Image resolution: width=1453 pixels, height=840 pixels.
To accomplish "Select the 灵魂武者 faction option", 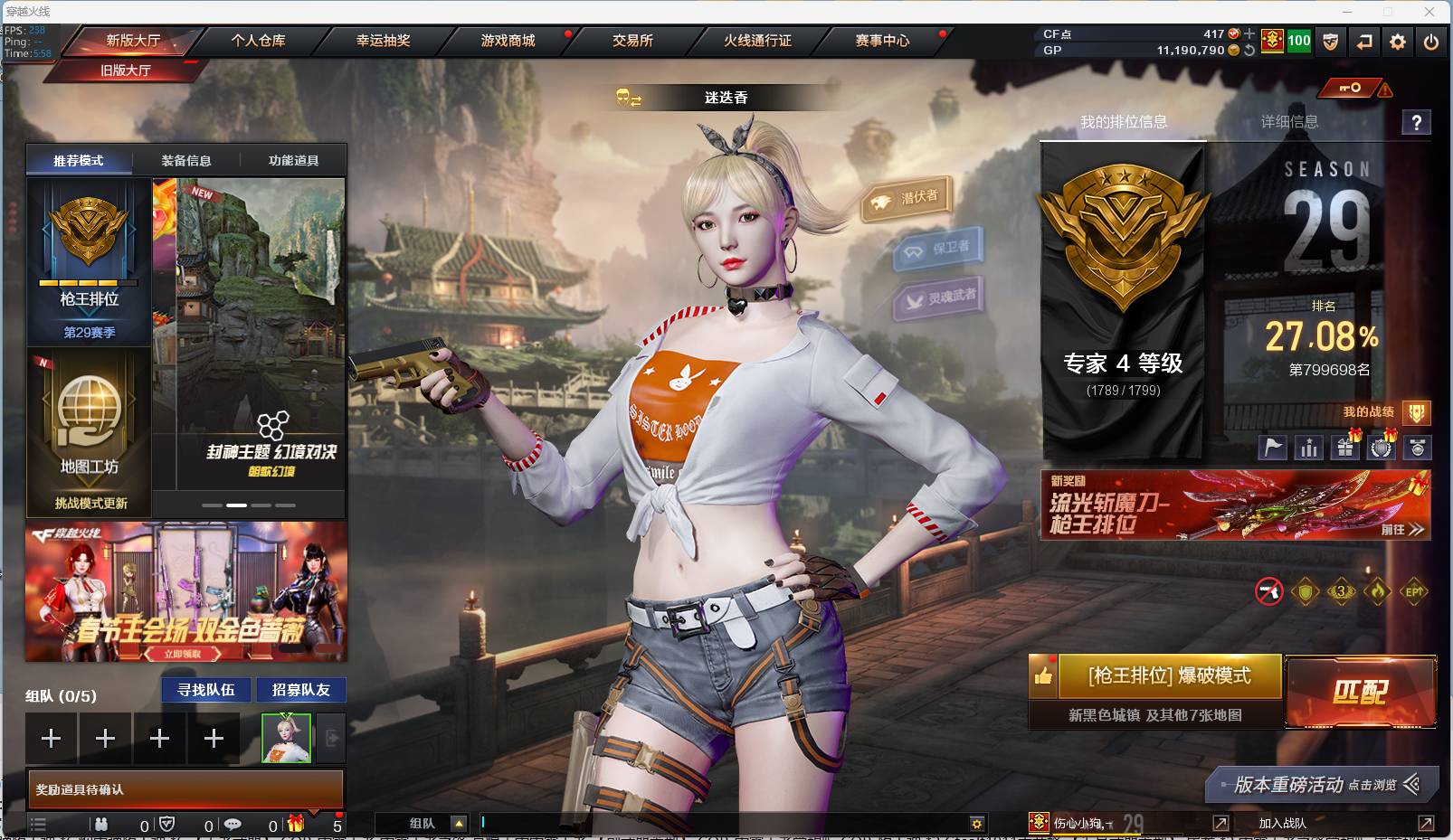I will pos(941,298).
